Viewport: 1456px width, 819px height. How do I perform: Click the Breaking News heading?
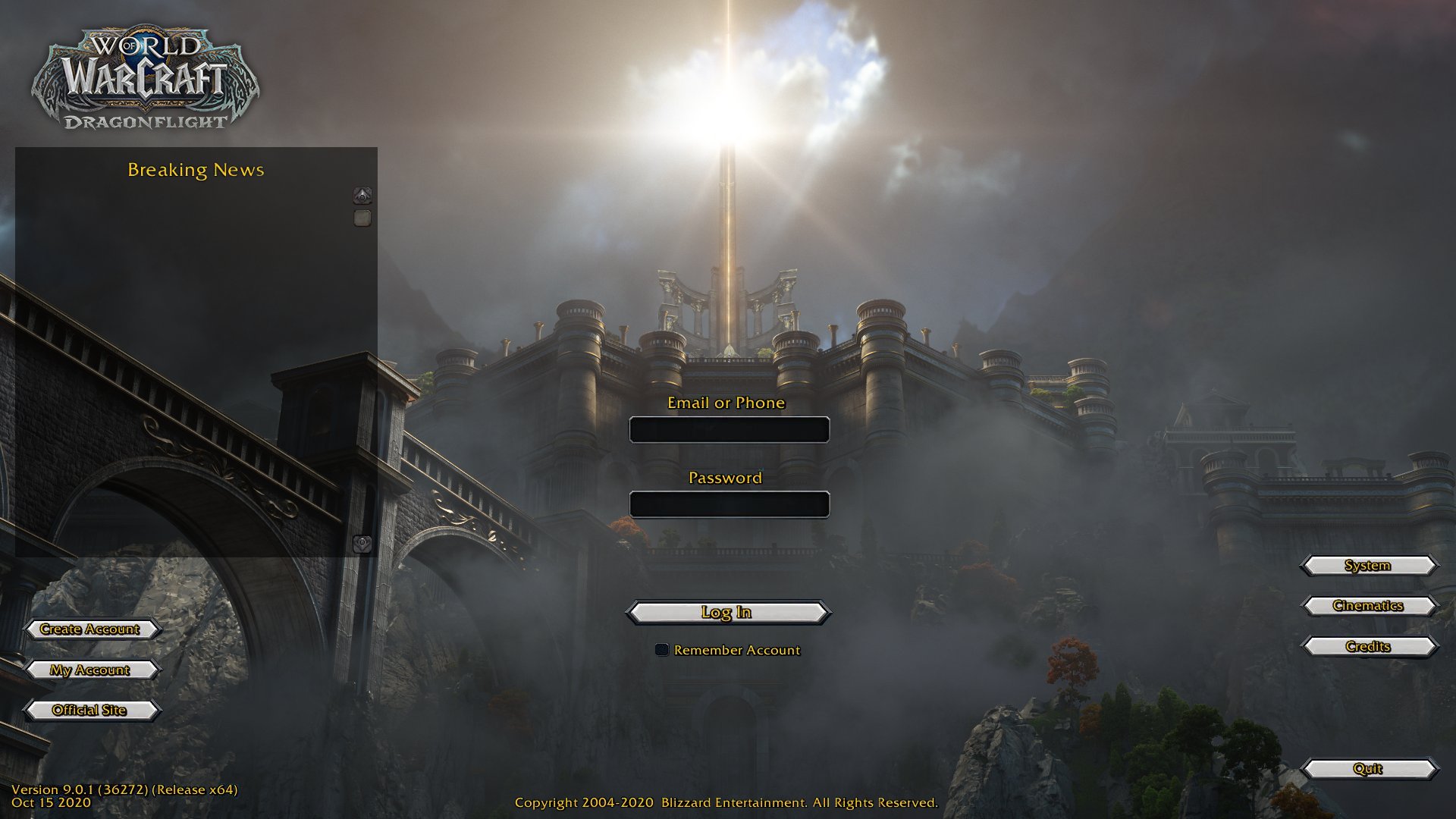[196, 170]
